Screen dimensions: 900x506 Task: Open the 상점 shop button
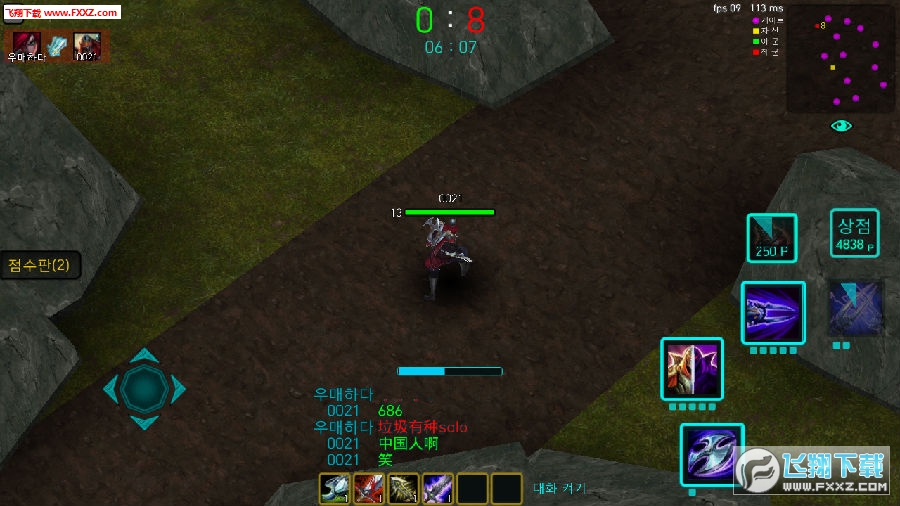[x=853, y=235]
